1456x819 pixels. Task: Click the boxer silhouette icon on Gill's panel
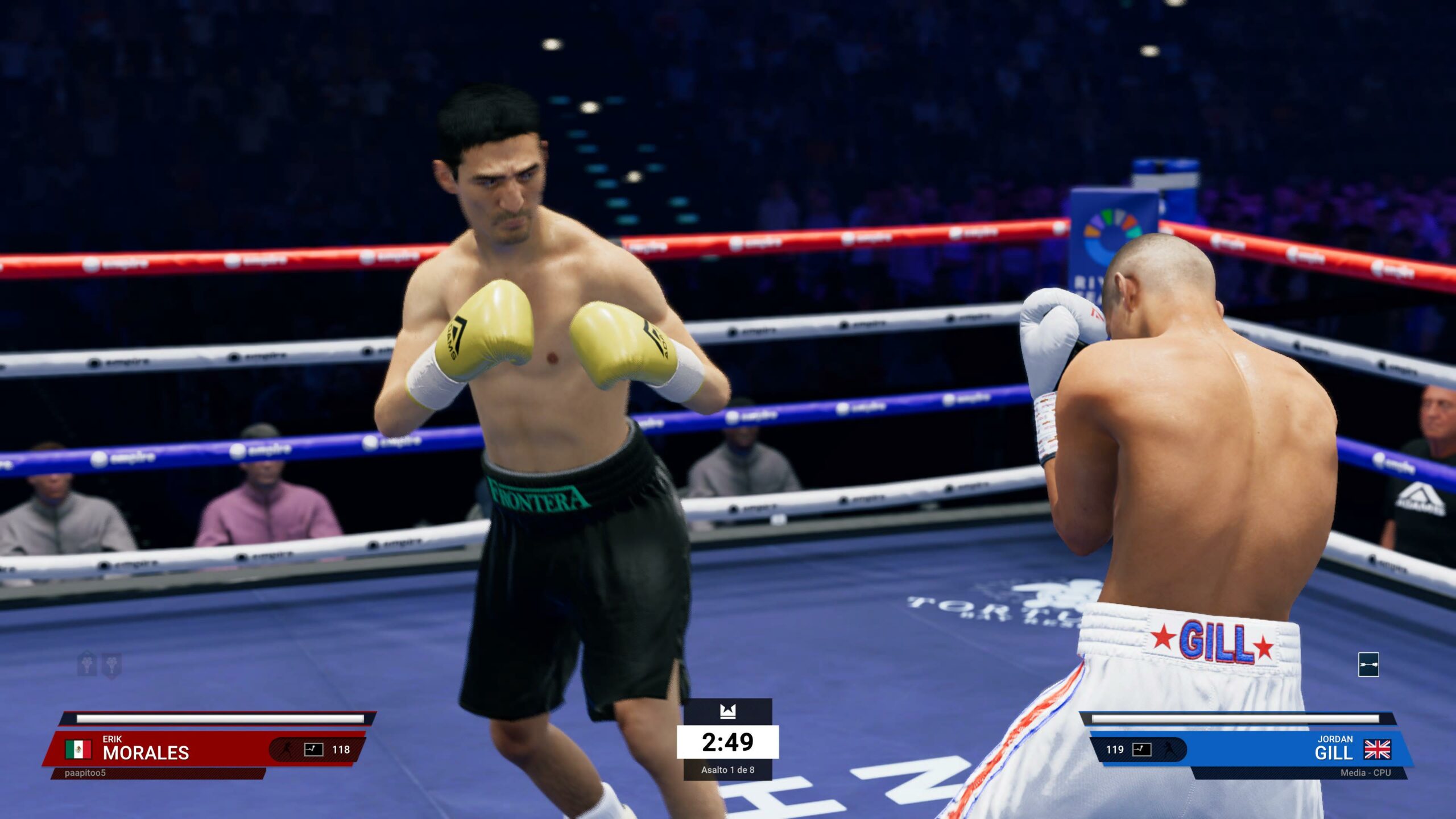[x=1168, y=749]
